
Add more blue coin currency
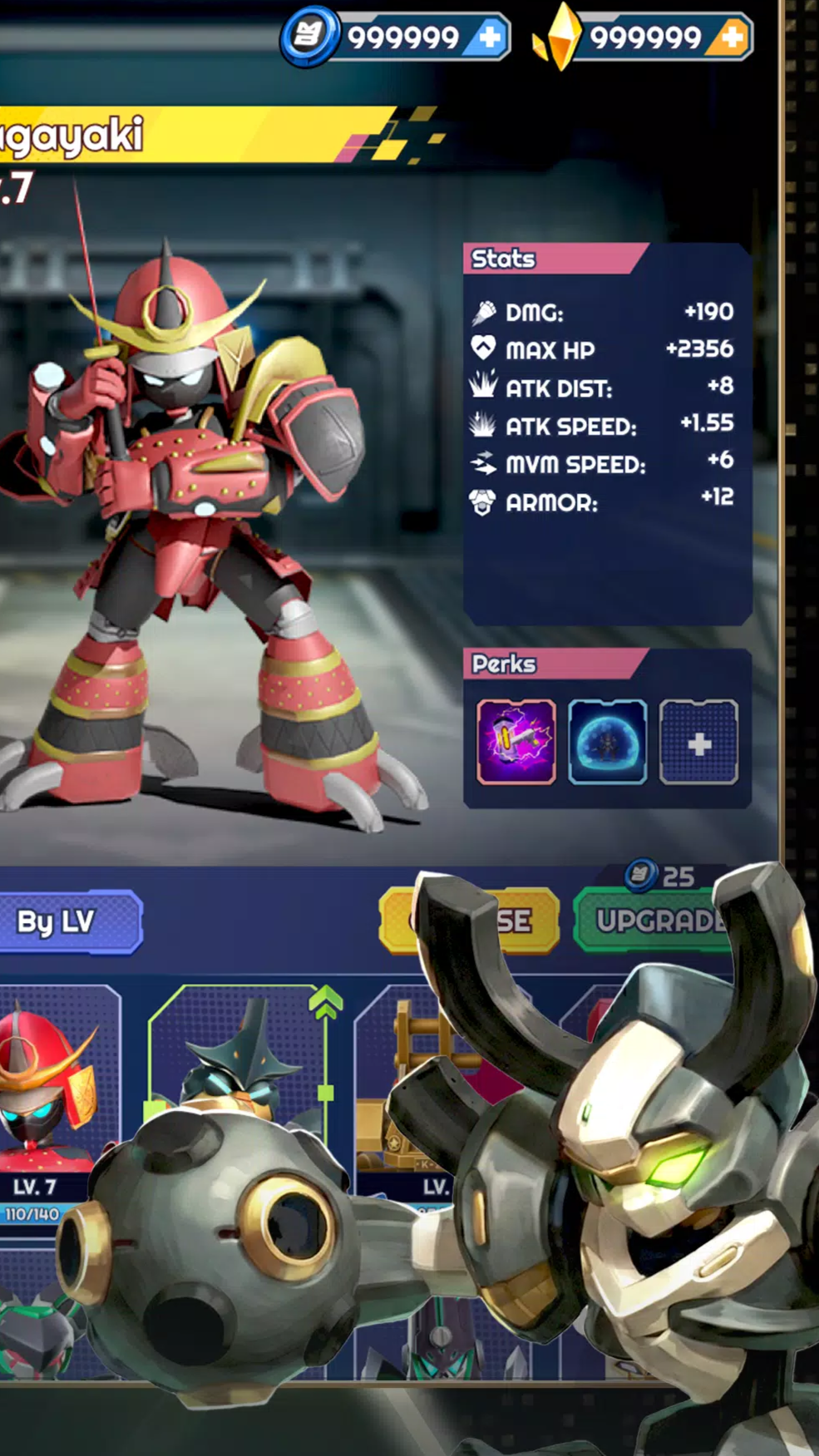coord(490,37)
